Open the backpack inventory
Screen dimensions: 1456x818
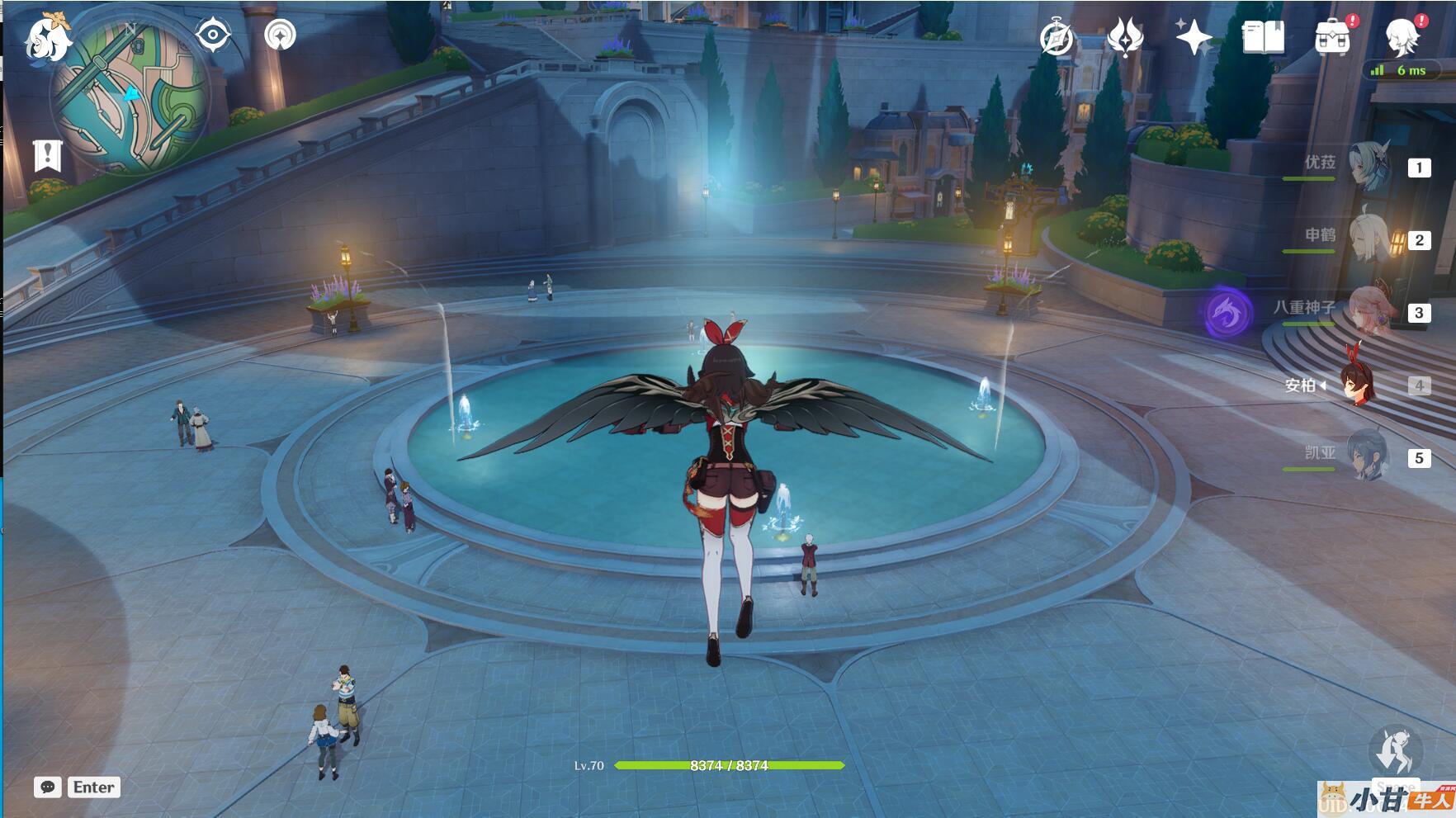[x=1331, y=37]
